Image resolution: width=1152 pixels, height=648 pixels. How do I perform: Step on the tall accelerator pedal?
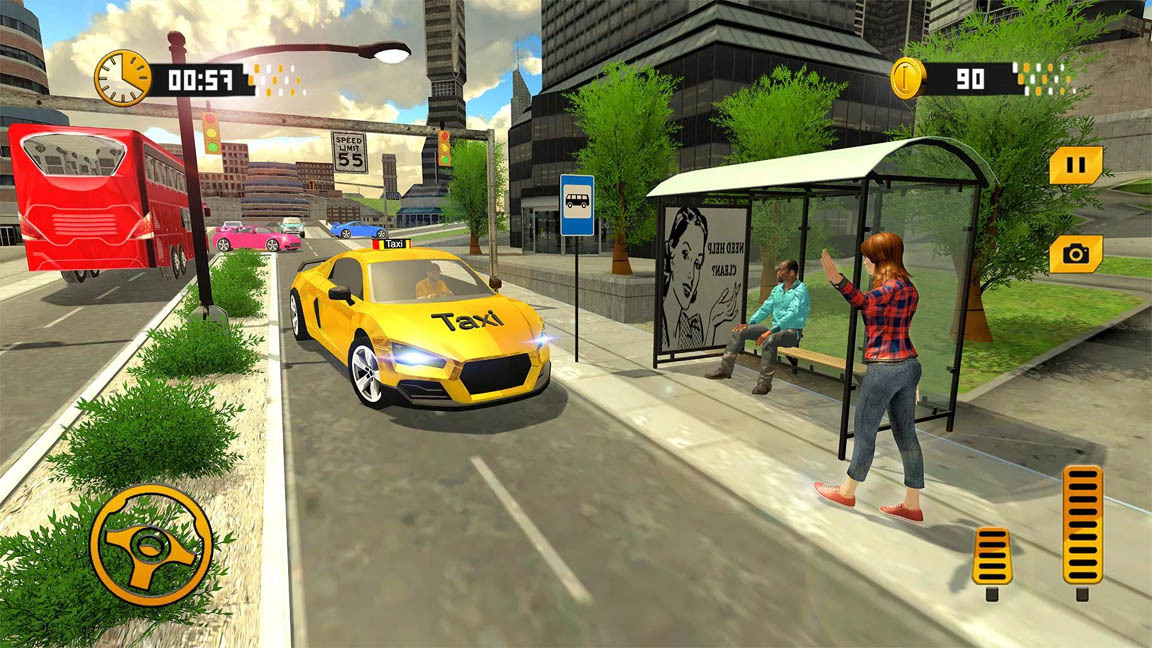click(x=1082, y=525)
